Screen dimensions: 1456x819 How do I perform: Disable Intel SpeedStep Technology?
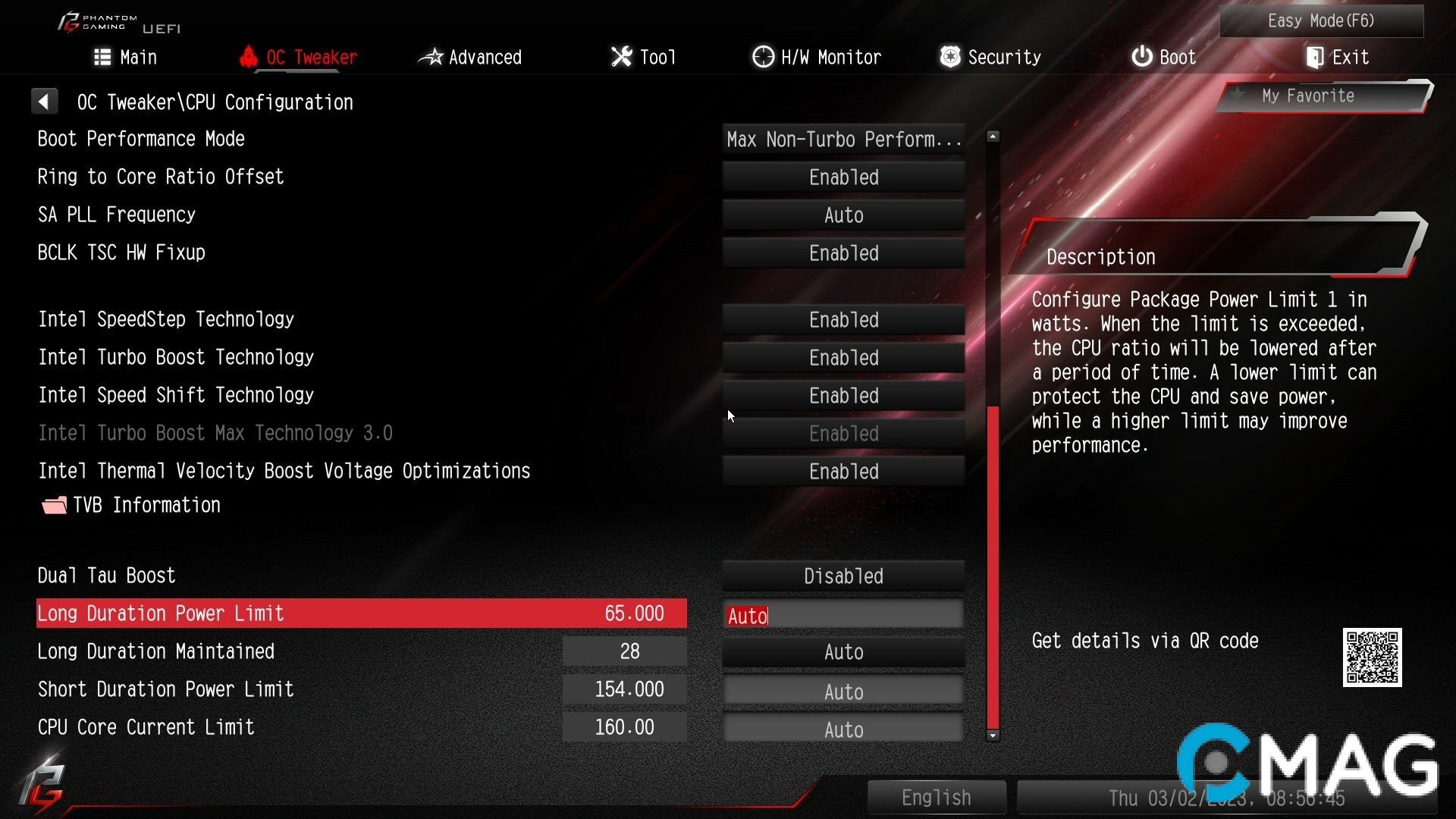click(843, 319)
